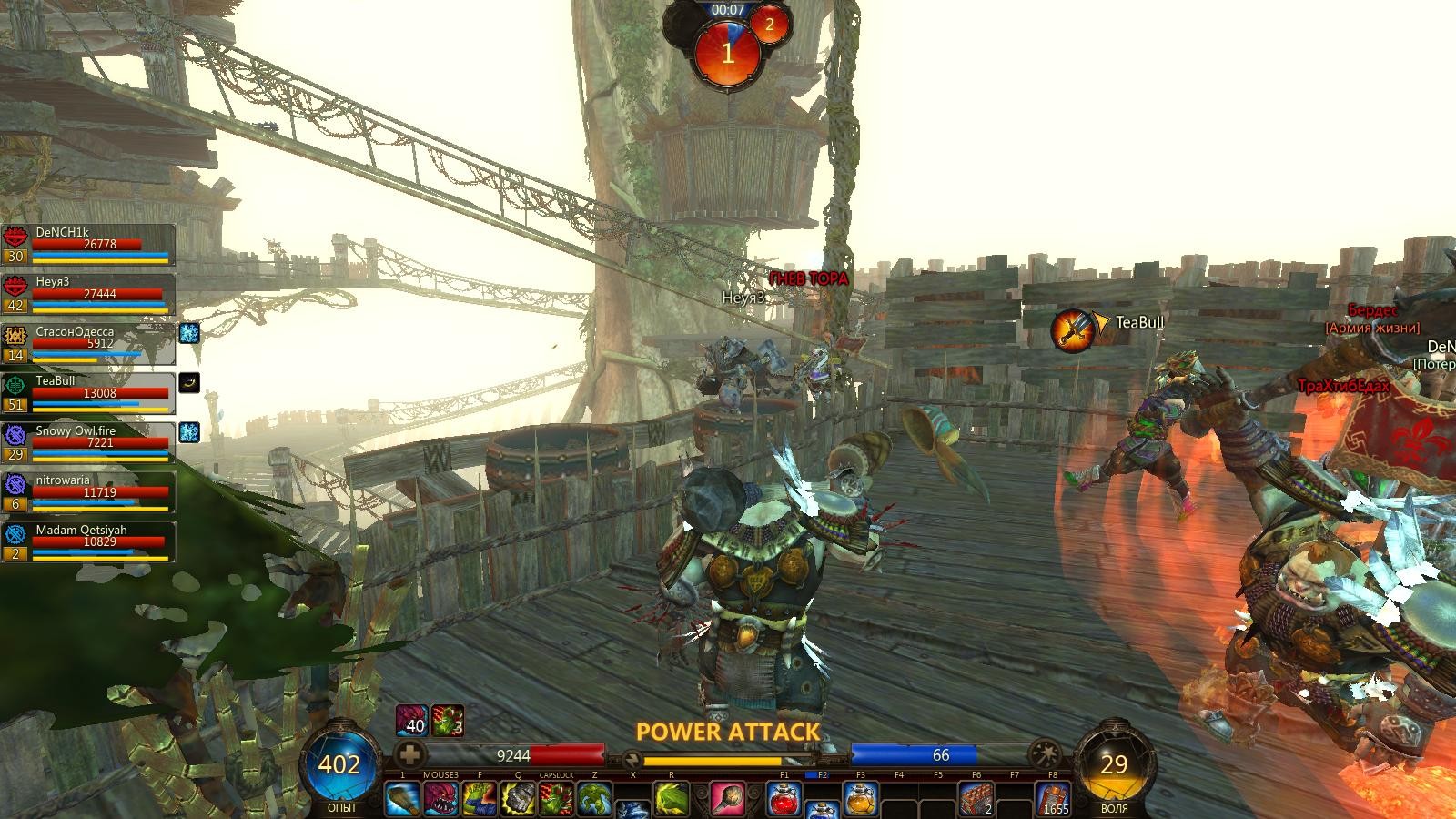Select DeNCH1k in the party list
This screenshot has height=819, width=1456.
(89, 245)
